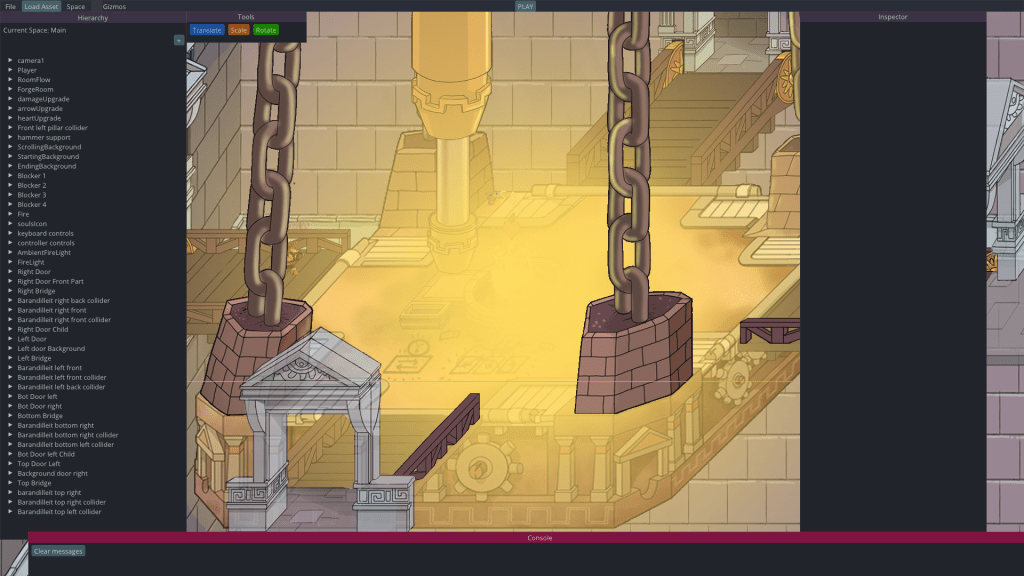Pick ForgeRoom from the hierarchy
The width and height of the screenshot is (1024, 576).
(x=35, y=89)
